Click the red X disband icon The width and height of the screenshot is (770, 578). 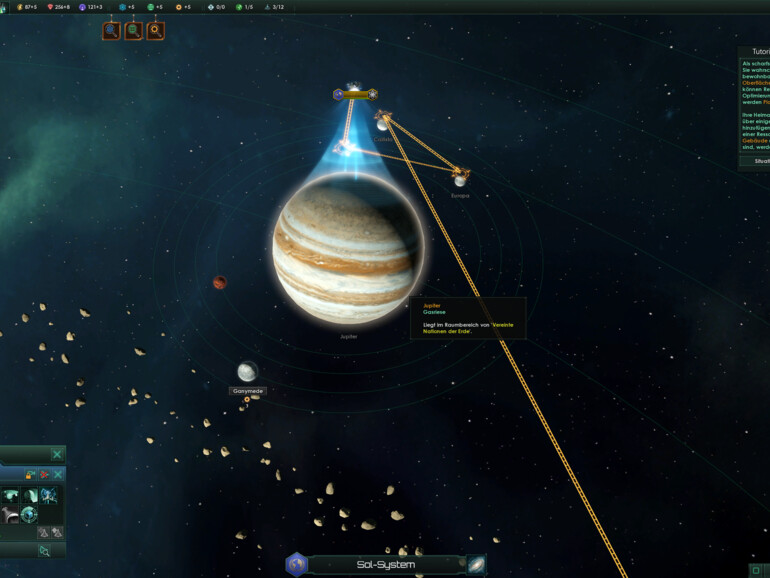coord(43,474)
